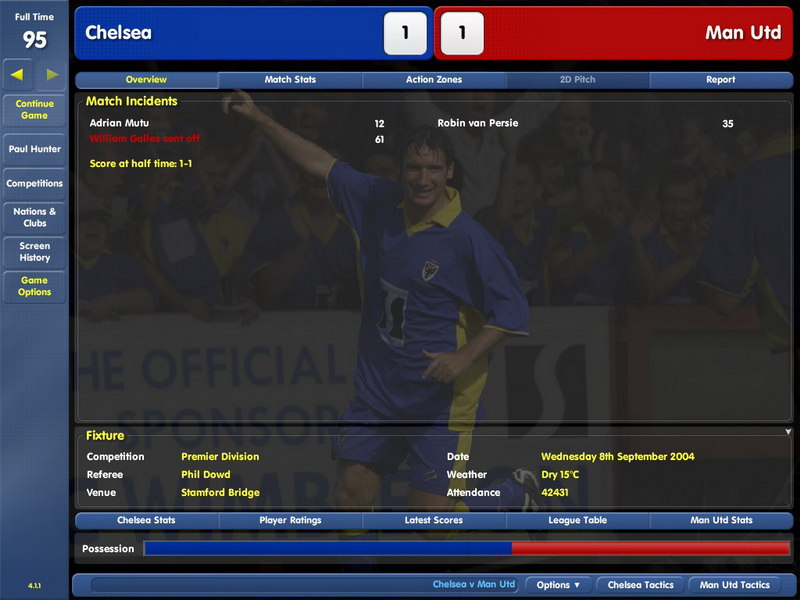Open Nations & Clubs menu
Image resolution: width=800 pixels, height=600 pixels.
[34, 217]
